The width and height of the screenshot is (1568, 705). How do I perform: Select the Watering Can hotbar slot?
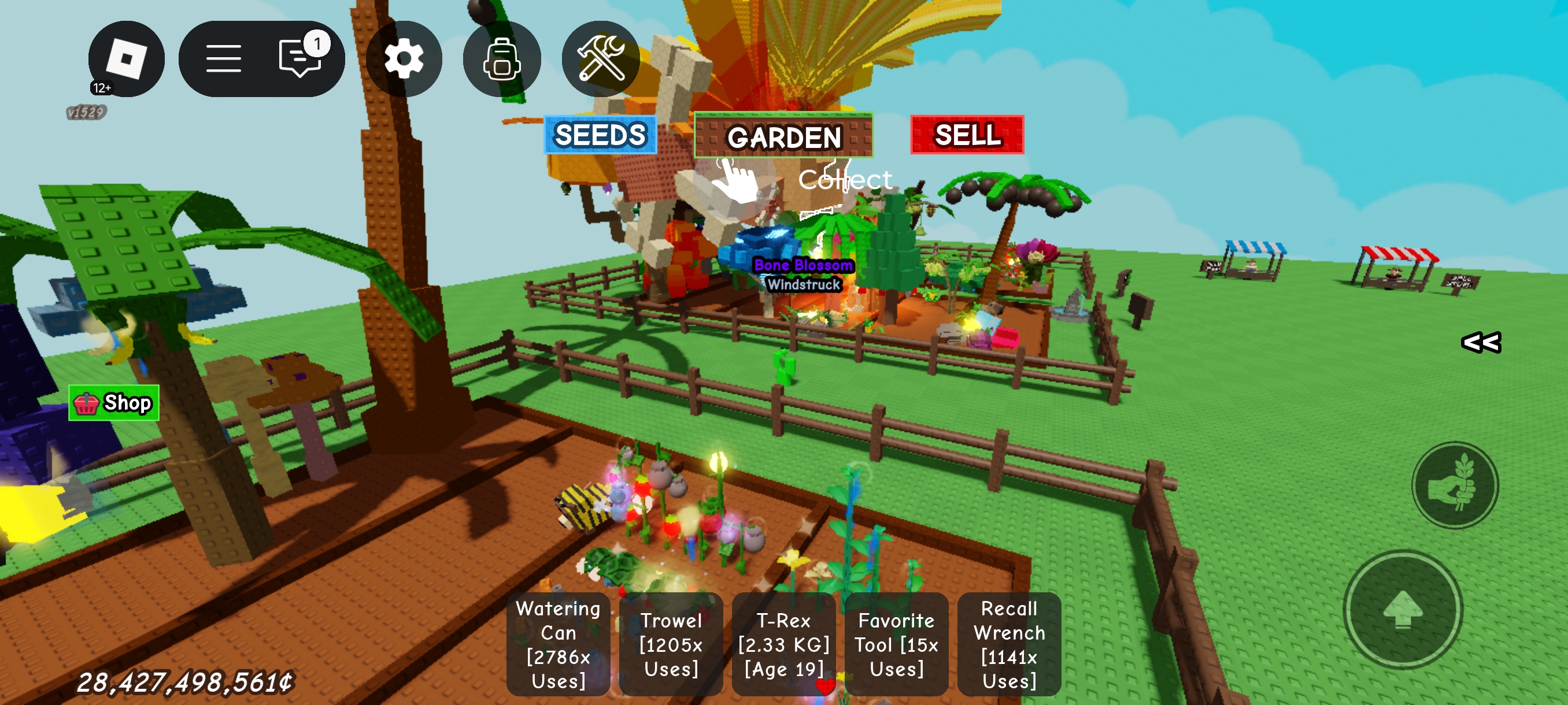point(558,644)
